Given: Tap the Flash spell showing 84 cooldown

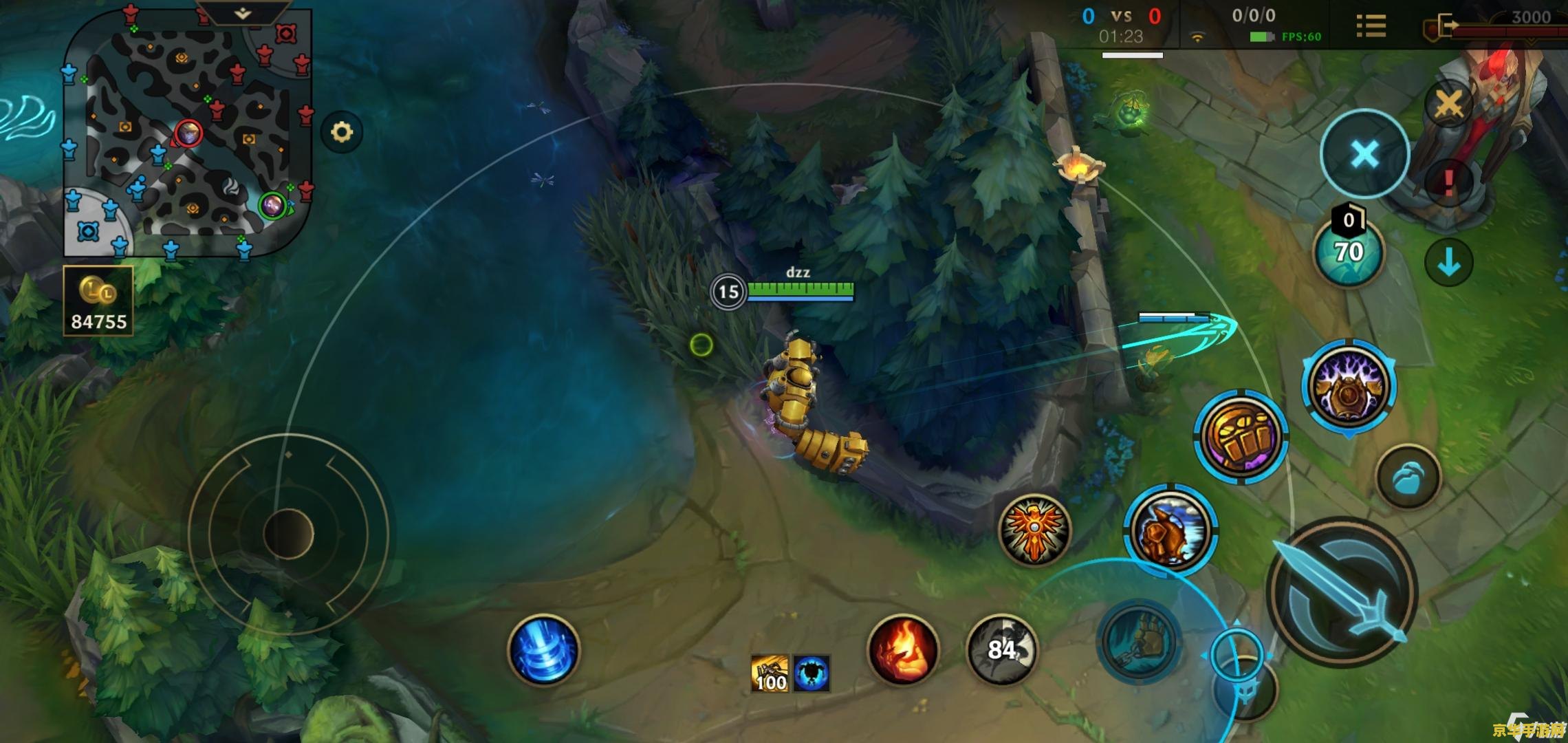Looking at the screenshot, I should point(1001,650).
